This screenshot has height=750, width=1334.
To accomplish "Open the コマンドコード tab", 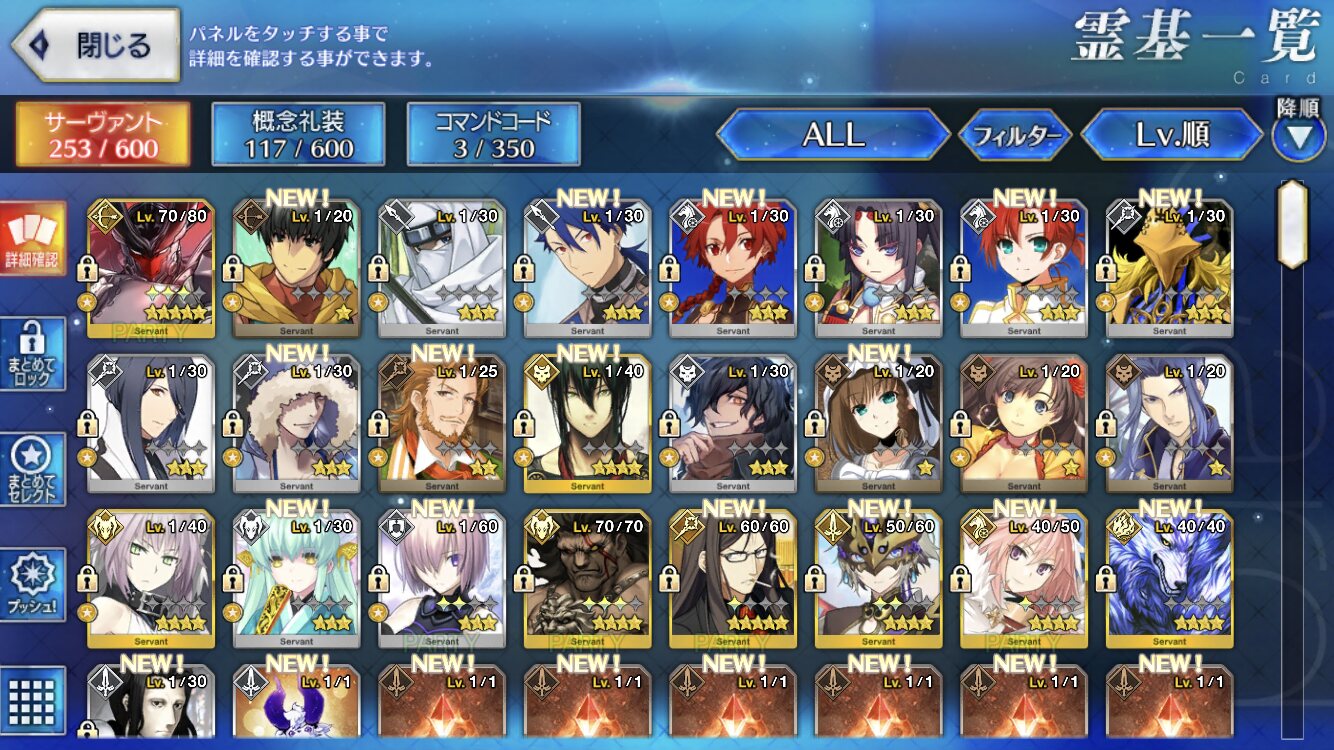I will click(493, 134).
